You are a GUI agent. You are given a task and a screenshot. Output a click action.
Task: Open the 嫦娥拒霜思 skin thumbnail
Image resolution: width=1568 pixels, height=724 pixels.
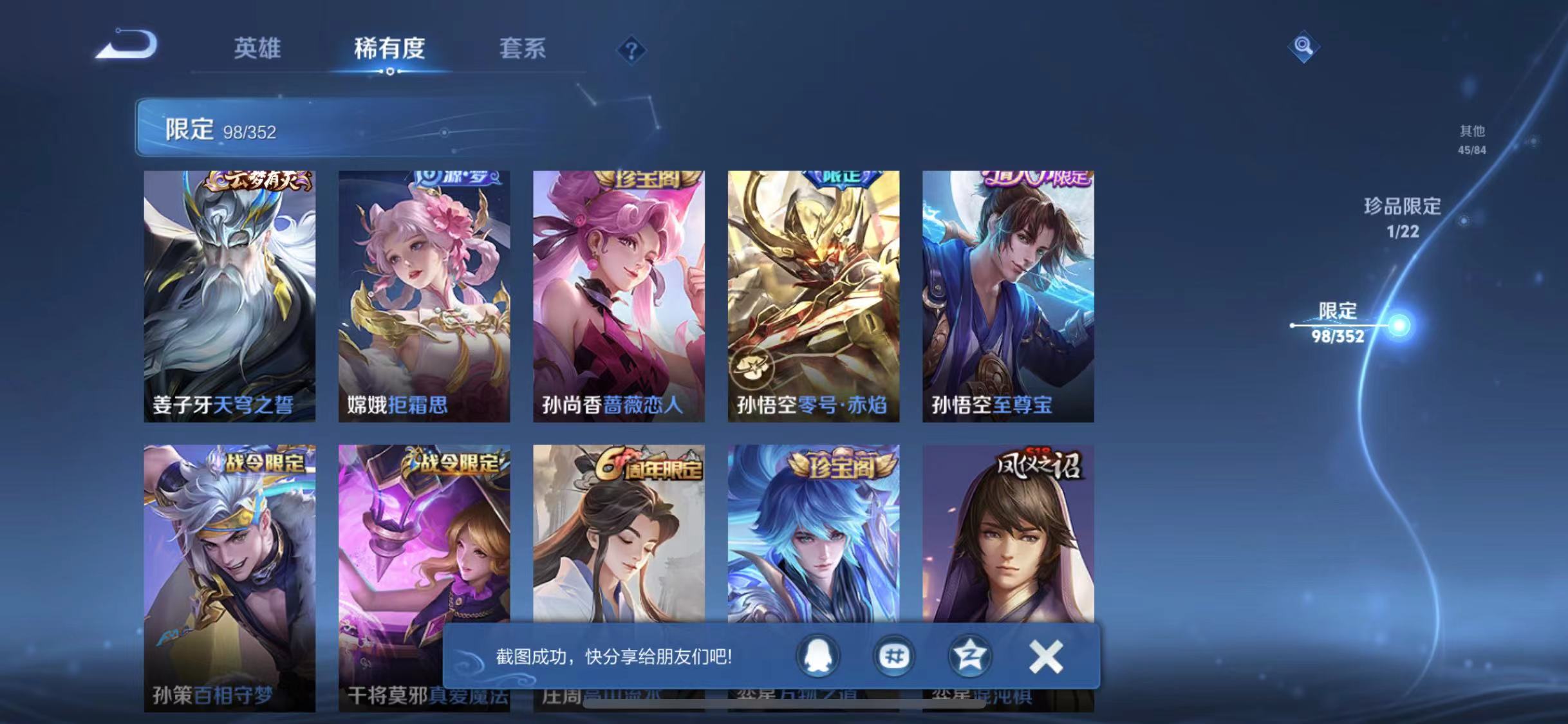pyautogui.click(x=423, y=293)
